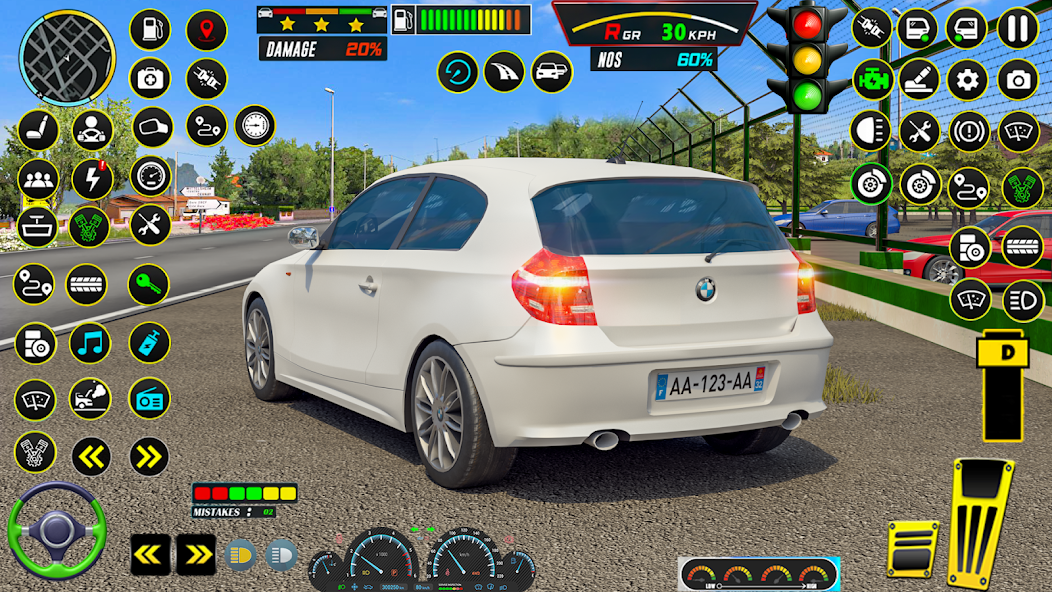Viewport: 1052px width, 592px height.
Task: Step on the tall accelerator pedal
Action: point(981,522)
